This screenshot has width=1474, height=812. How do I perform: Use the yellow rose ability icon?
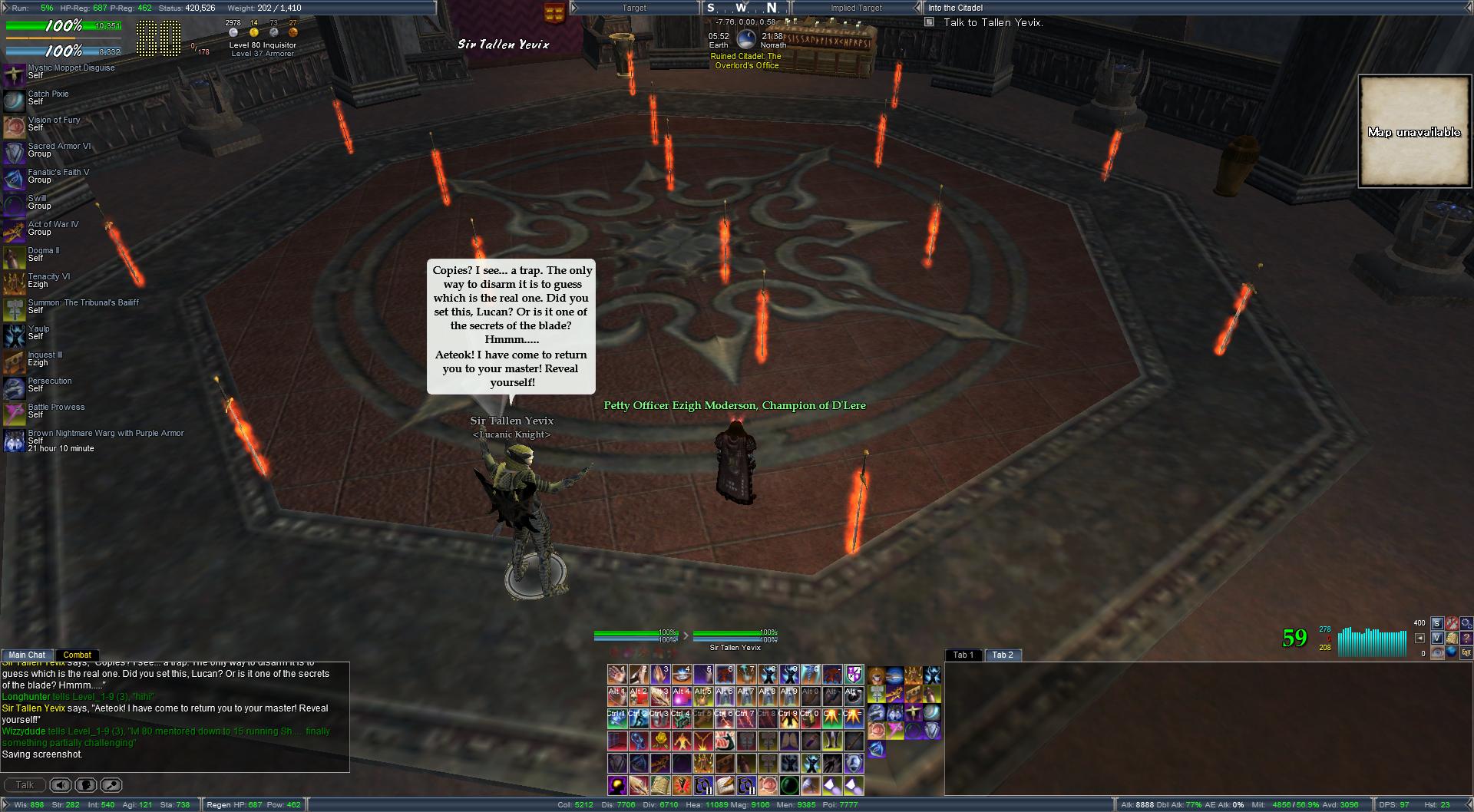[x=660, y=741]
